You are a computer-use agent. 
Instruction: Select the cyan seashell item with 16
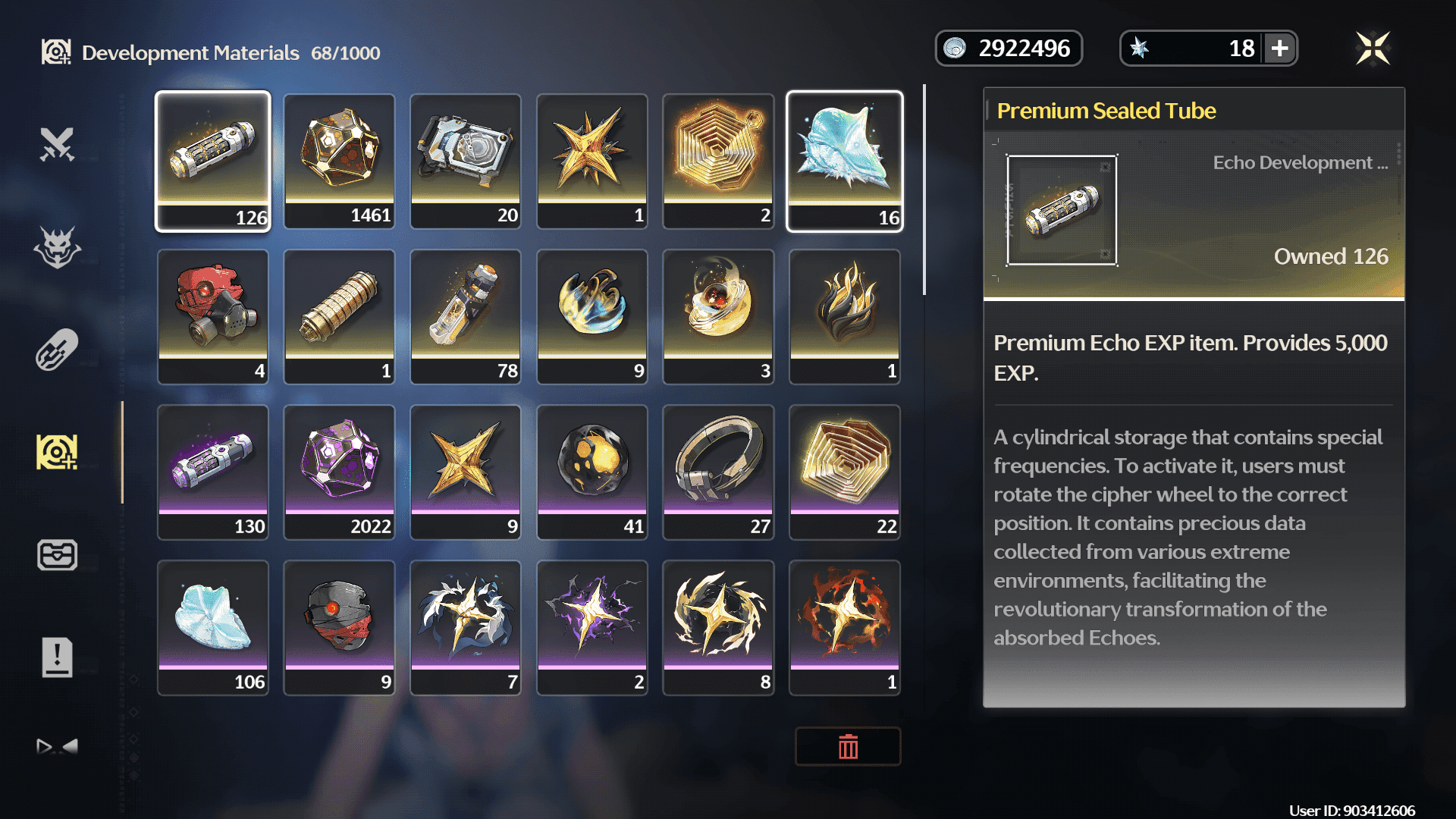pyautogui.click(x=845, y=161)
